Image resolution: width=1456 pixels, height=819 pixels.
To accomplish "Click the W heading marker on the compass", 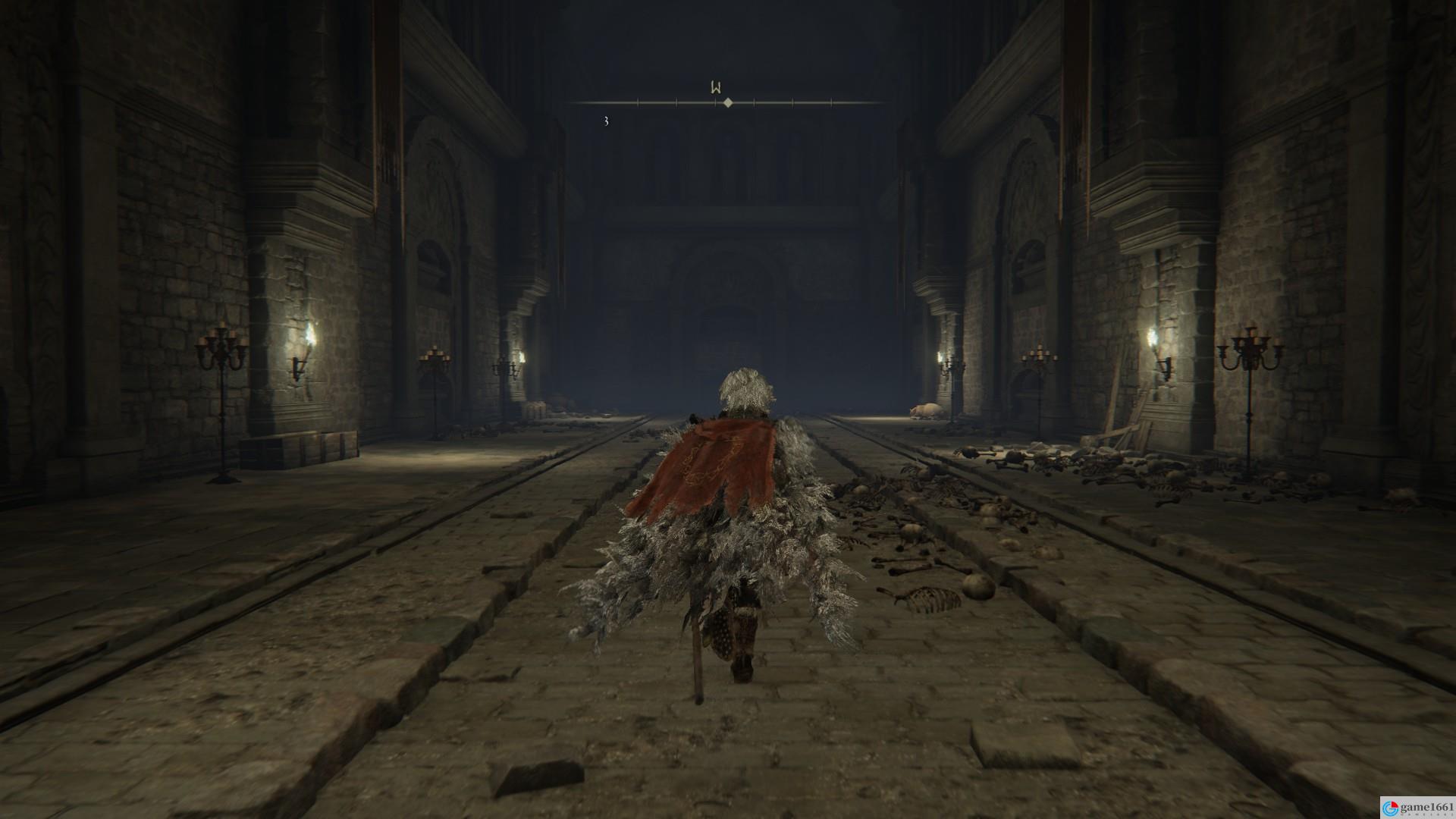I will [x=715, y=88].
